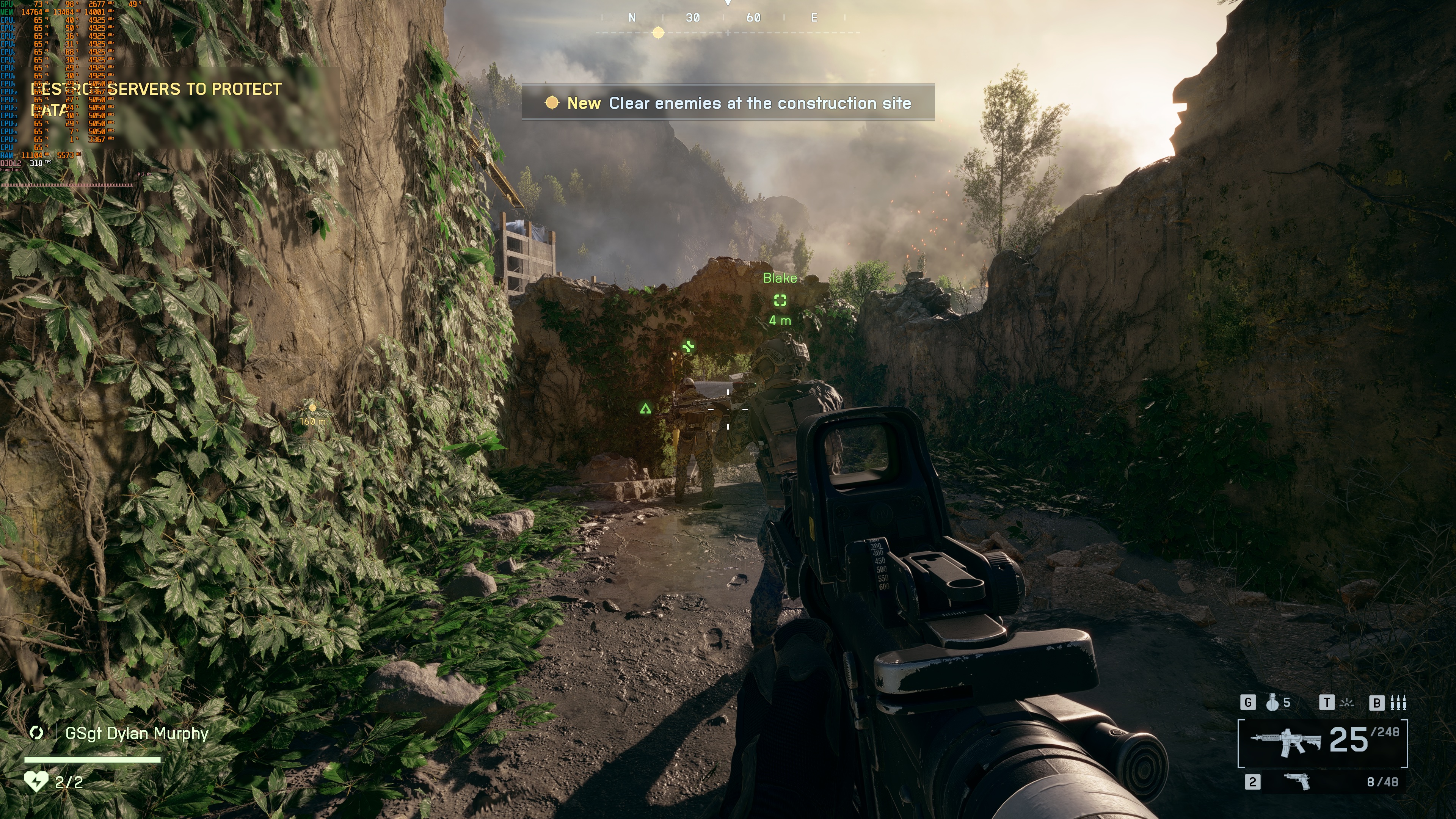Select the frag grenade icon
This screenshot has height=819, width=1456.
1272,703
